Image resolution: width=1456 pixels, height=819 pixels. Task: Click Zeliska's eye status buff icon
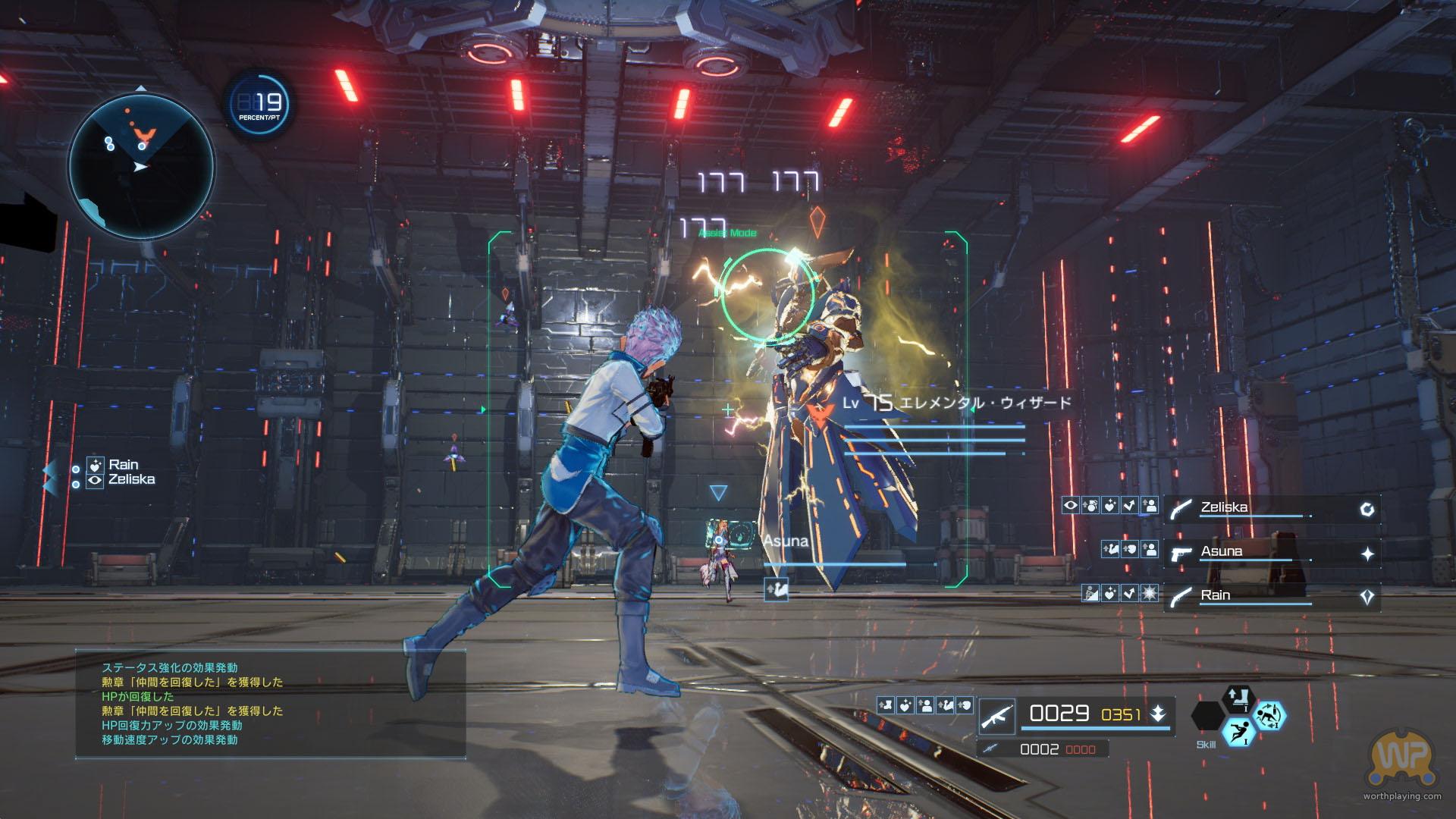click(1071, 506)
